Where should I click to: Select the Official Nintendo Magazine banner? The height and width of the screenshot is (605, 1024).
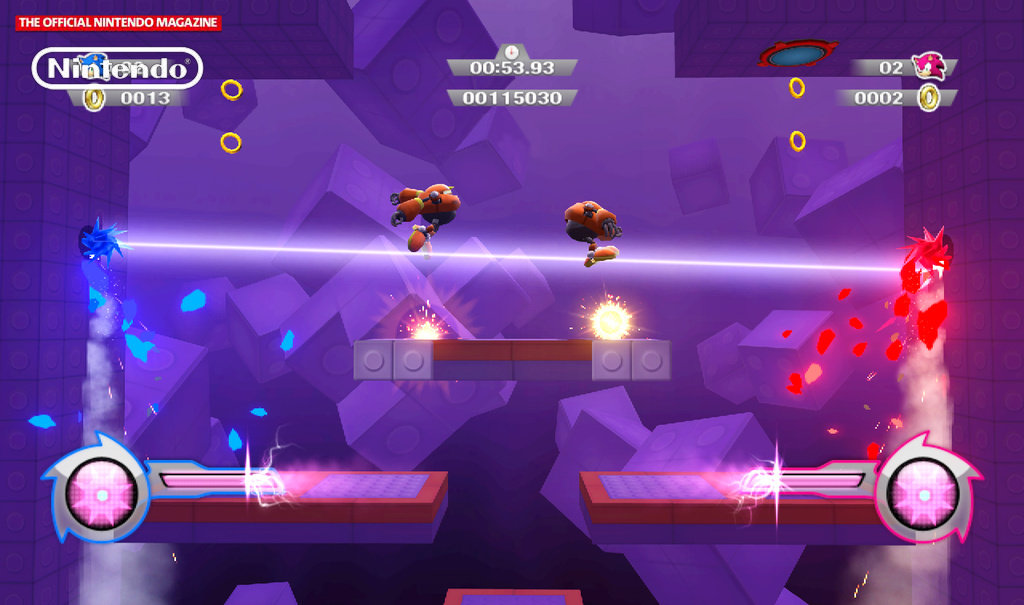[x=118, y=22]
